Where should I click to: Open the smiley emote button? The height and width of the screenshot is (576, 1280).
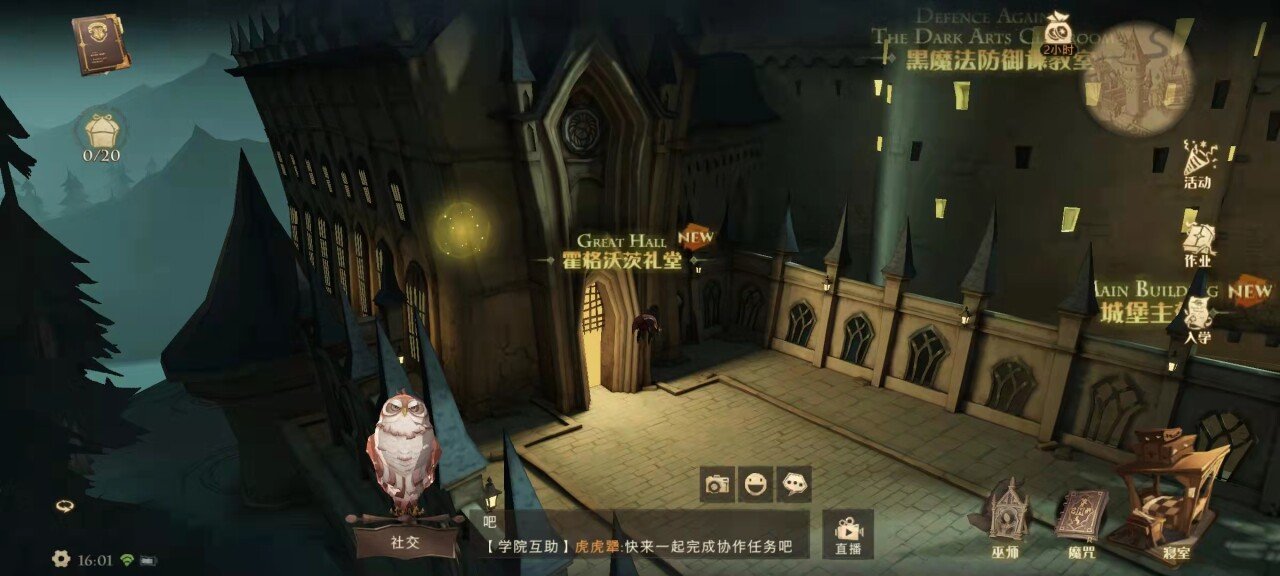tap(755, 485)
